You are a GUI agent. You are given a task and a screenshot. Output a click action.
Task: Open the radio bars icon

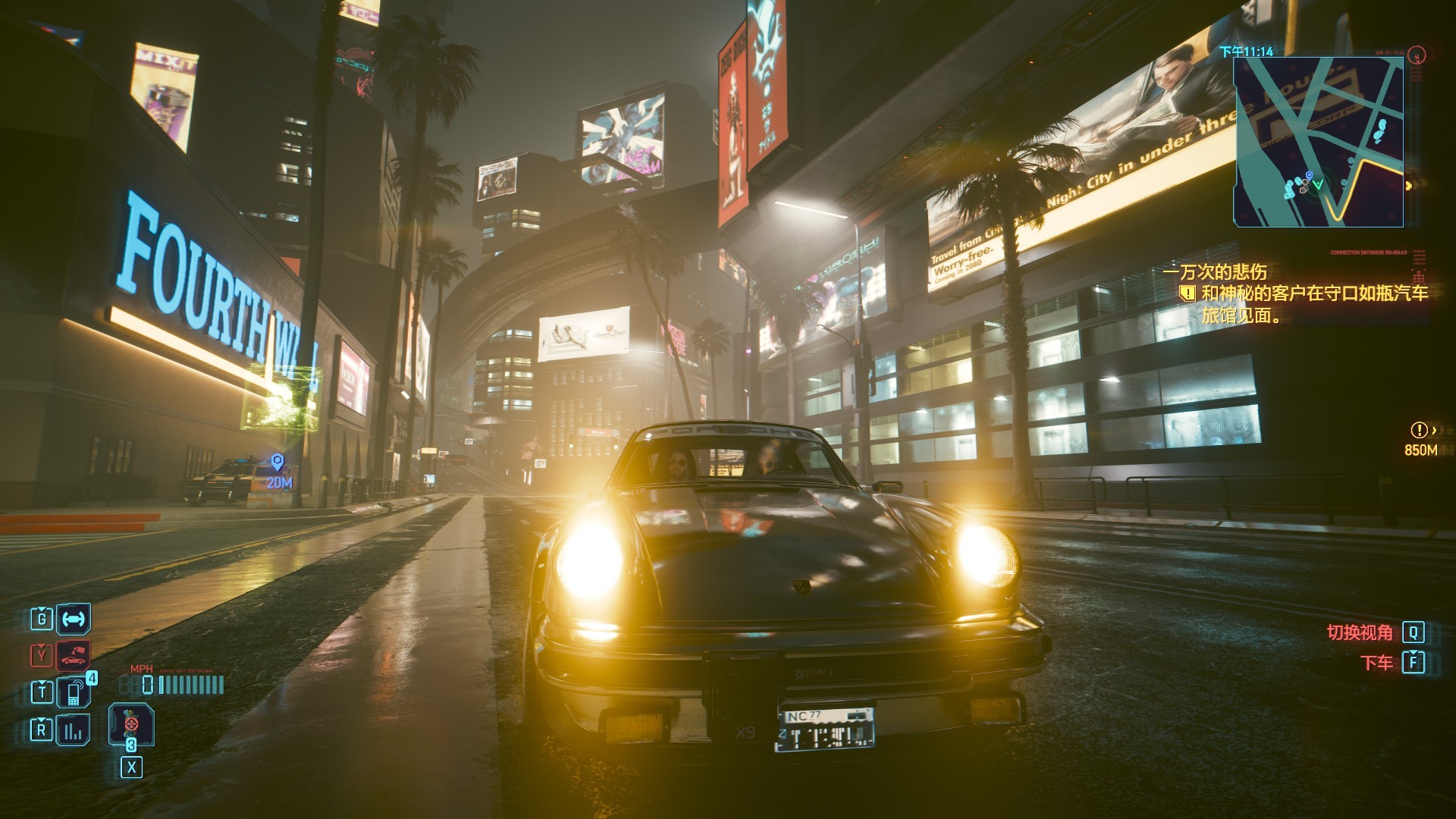click(x=74, y=730)
